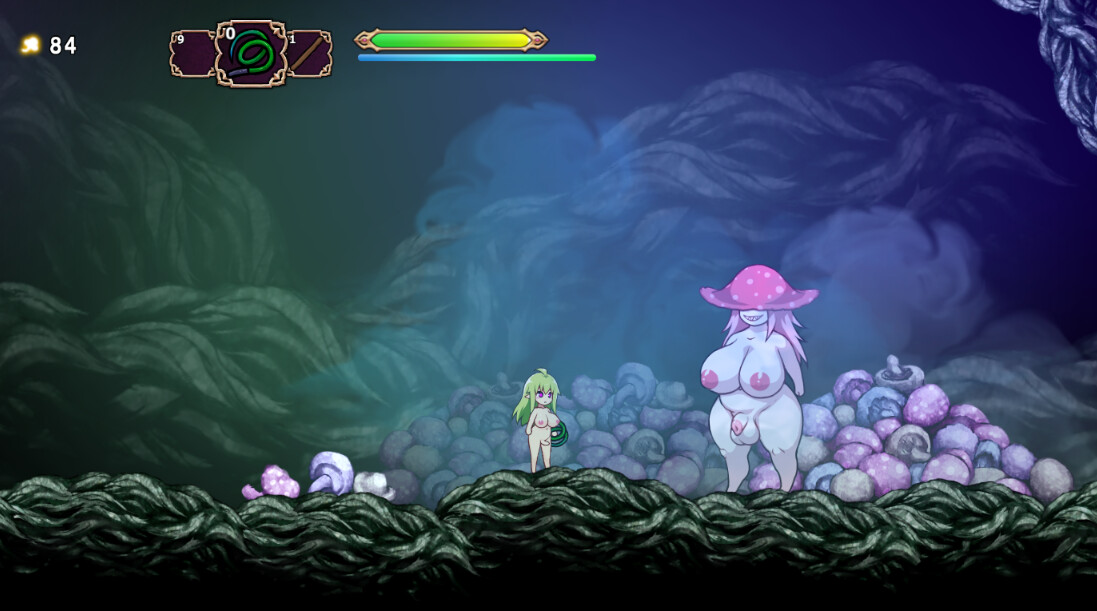This screenshot has width=1097, height=611.
Task: Select the green whip weapon slot
Action: (250, 53)
